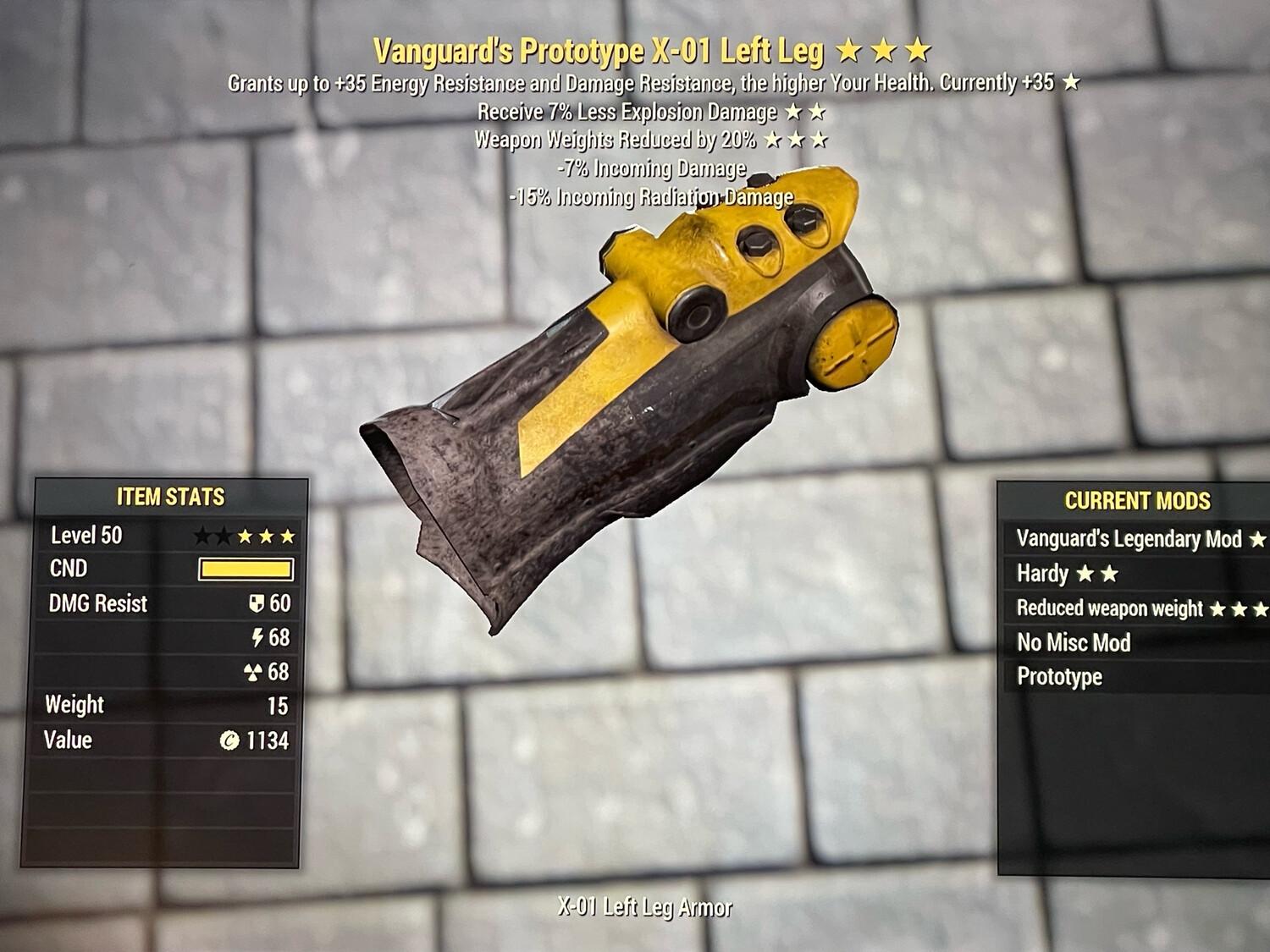Screen dimensions: 1270x952
Task: Expand the CURRENT MODS panel header
Action: click(x=1138, y=500)
